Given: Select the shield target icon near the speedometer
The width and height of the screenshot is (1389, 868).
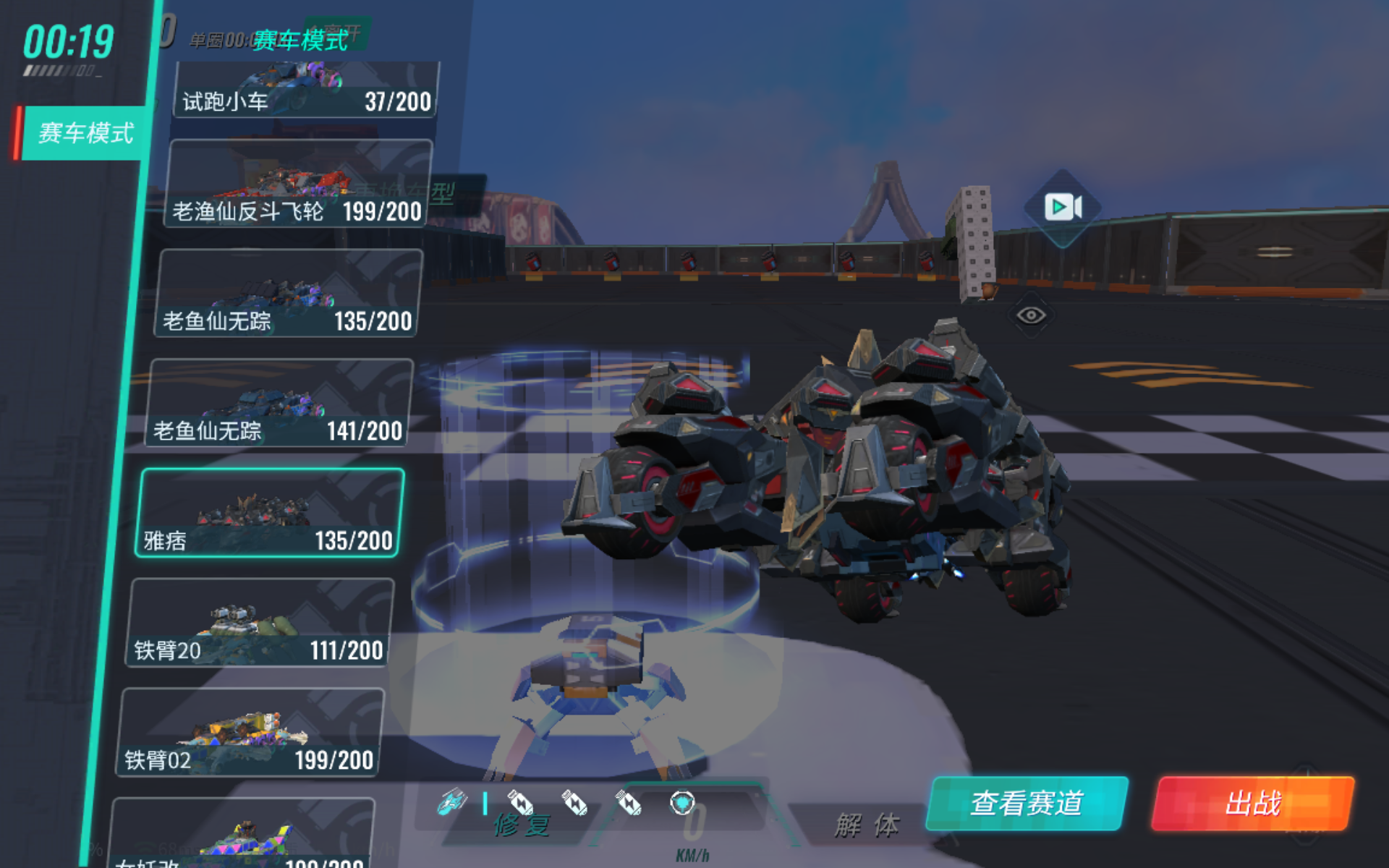Looking at the screenshot, I should 684,803.
